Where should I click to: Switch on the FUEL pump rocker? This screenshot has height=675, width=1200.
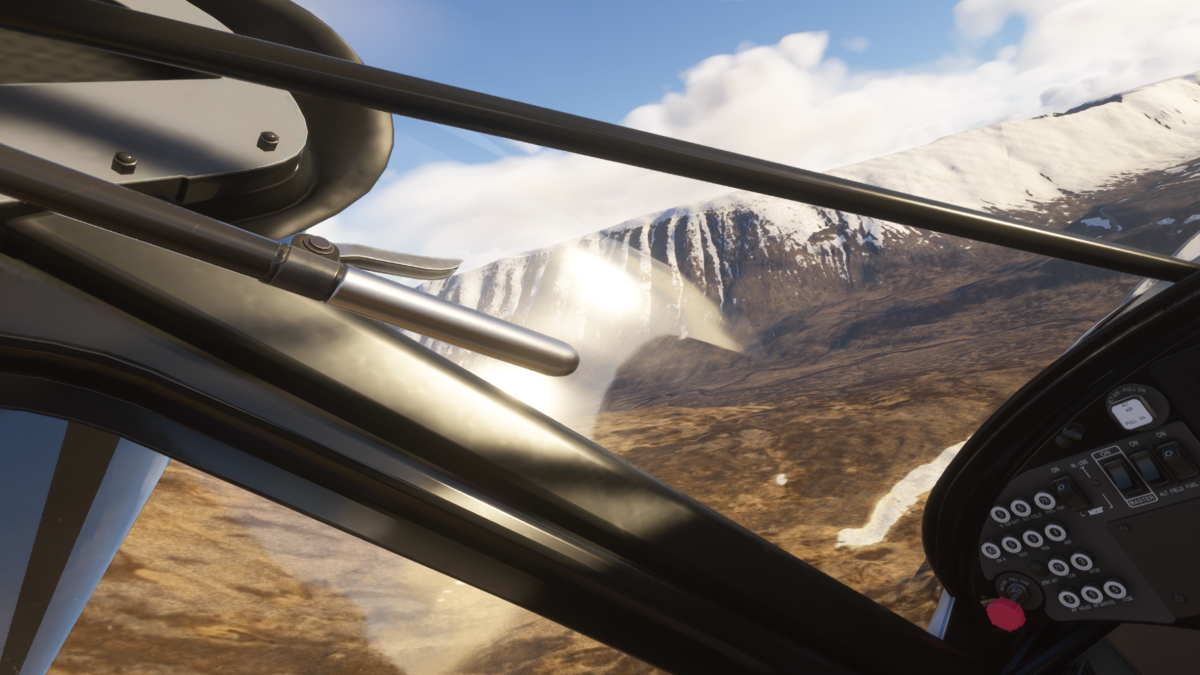pyautogui.click(x=1177, y=461)
